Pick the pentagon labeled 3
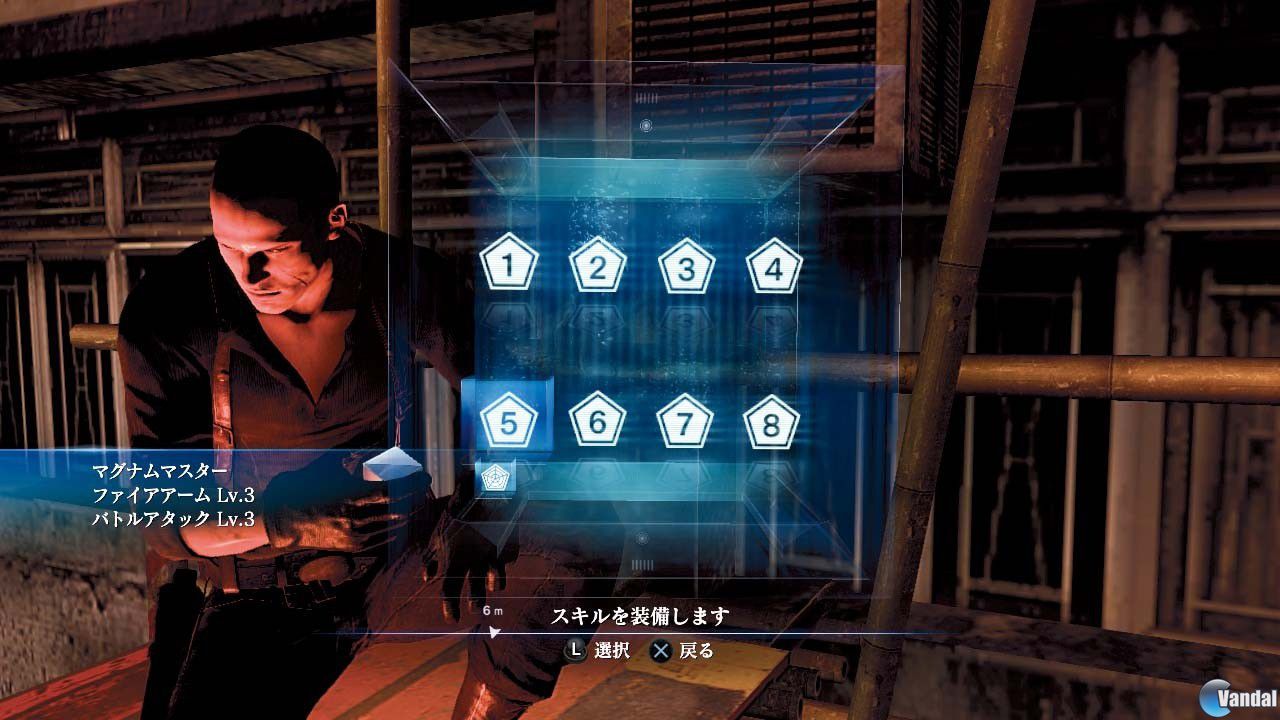This screenshot has height=720, width=1280. click(686, 267)
